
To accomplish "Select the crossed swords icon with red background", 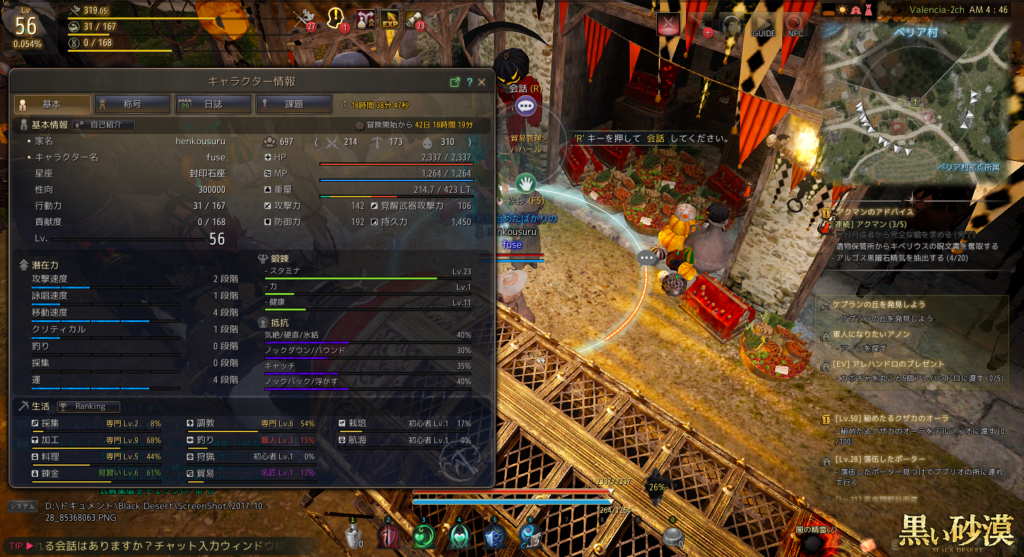I will [x=667, y=25].
